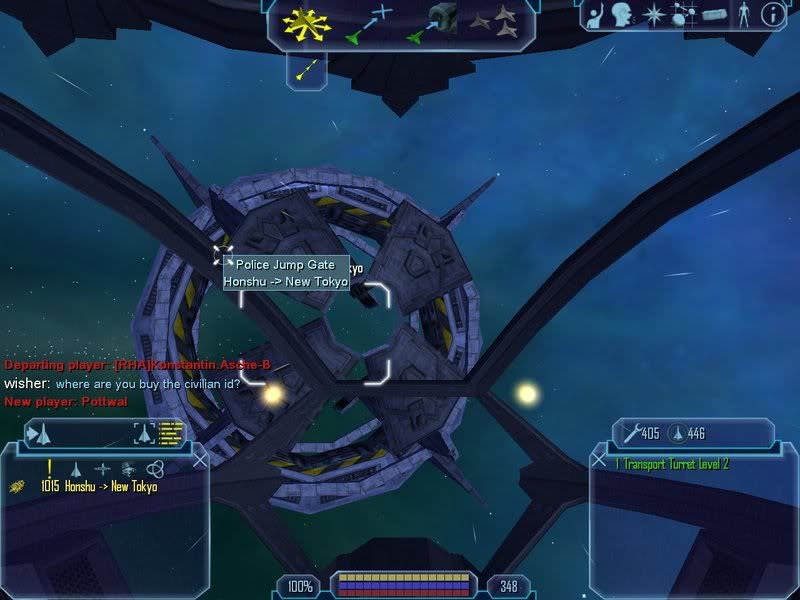800x600 pixels.
Task: Select the Go To maneuver icon
Action: click(x=367, y=24)
